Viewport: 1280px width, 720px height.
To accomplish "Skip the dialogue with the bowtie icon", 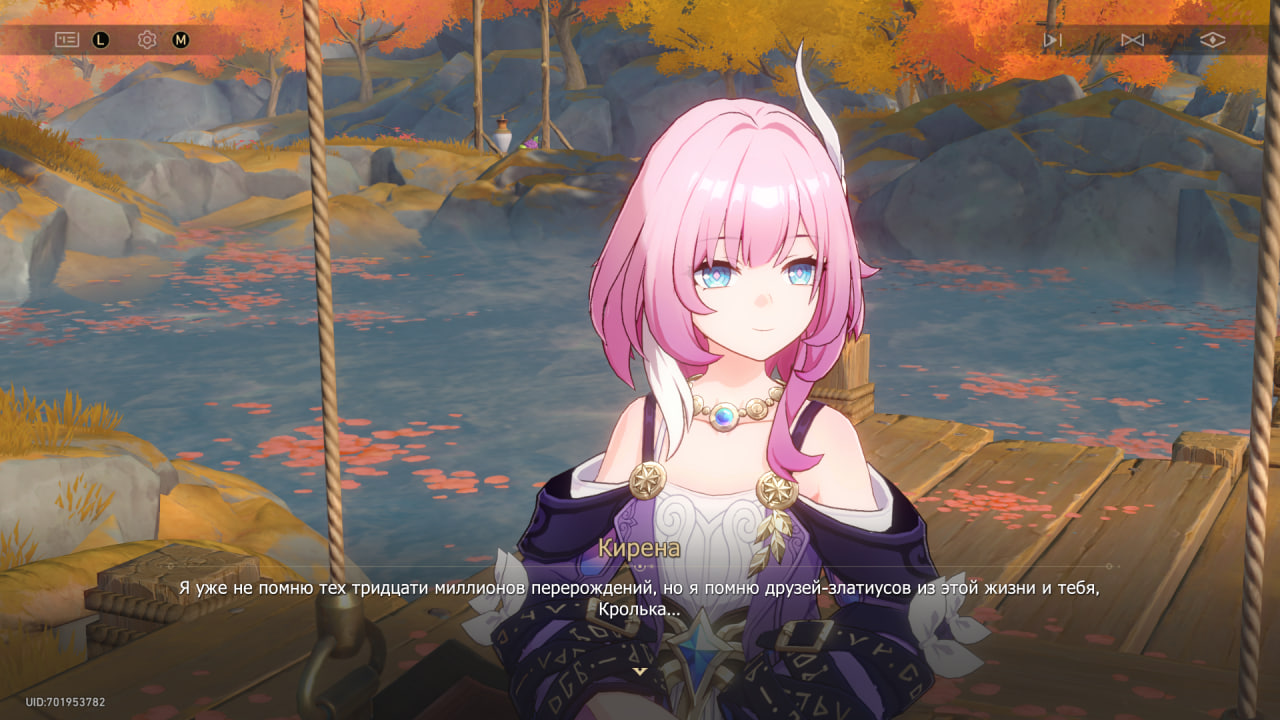I will (x=1132, y=40).
